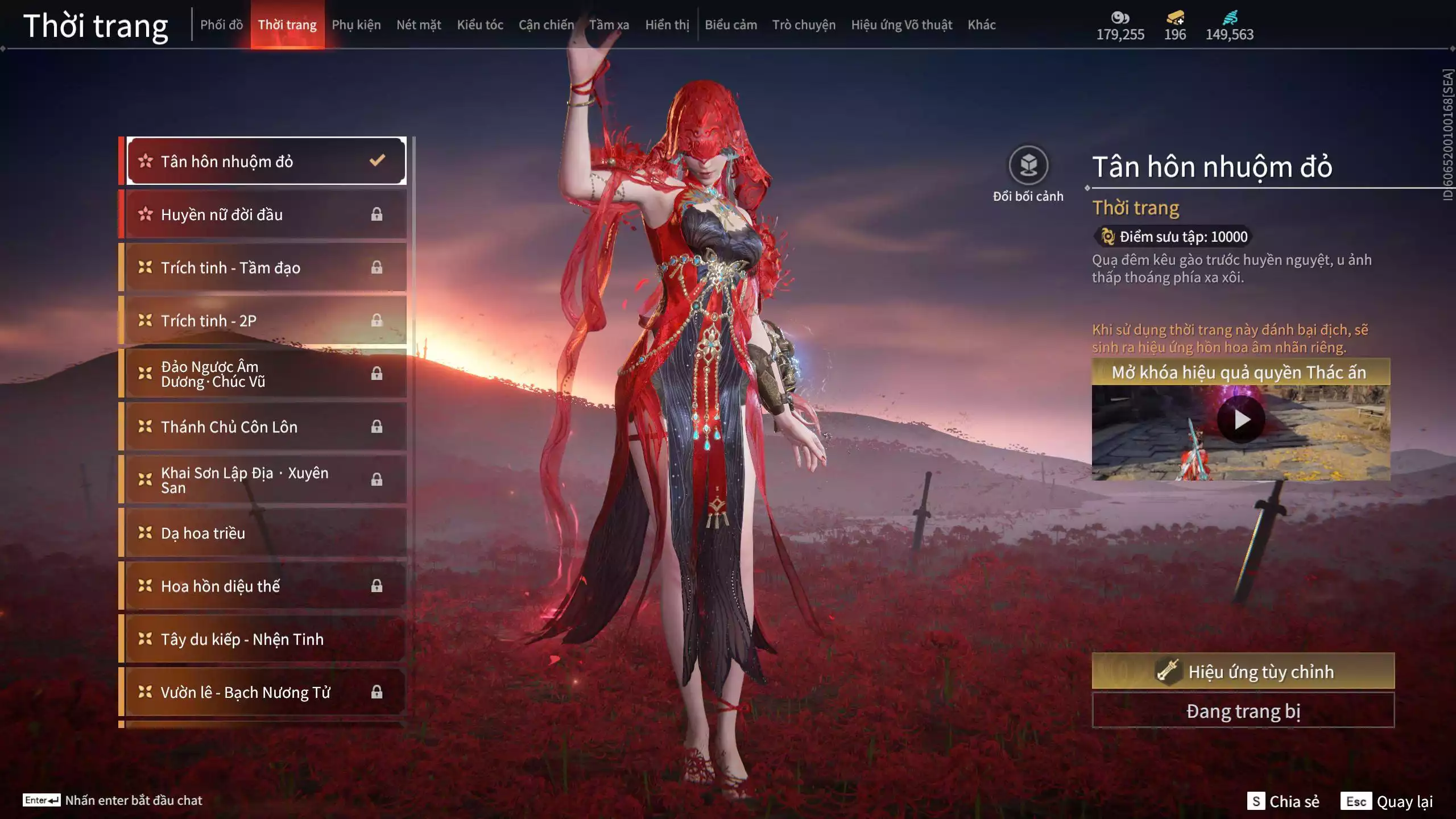1456x819 pixels.
Task: Click the Đang trang bị button
Action: [1243, 711]
